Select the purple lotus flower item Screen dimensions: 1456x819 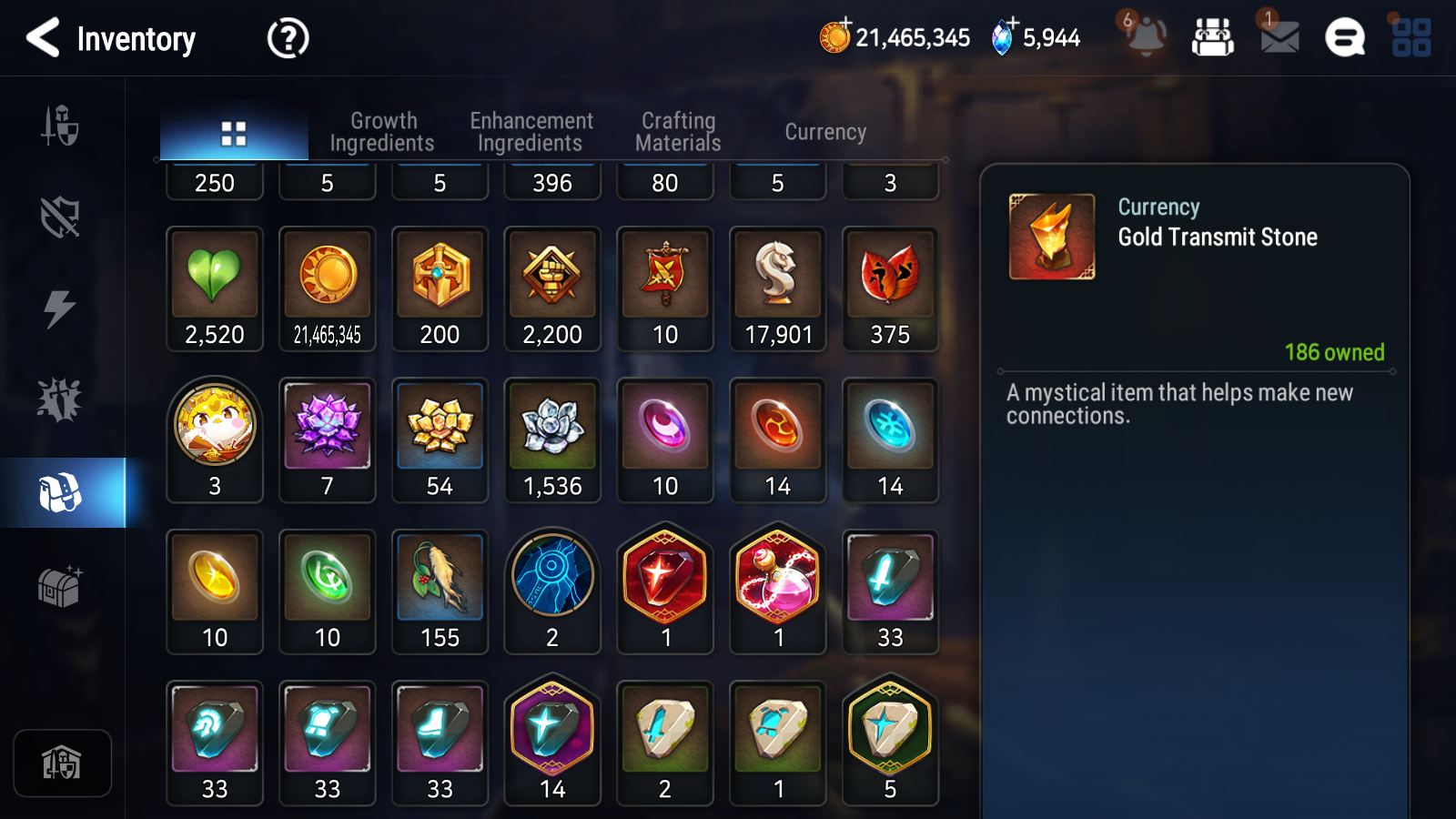click(x=328, y=440)
